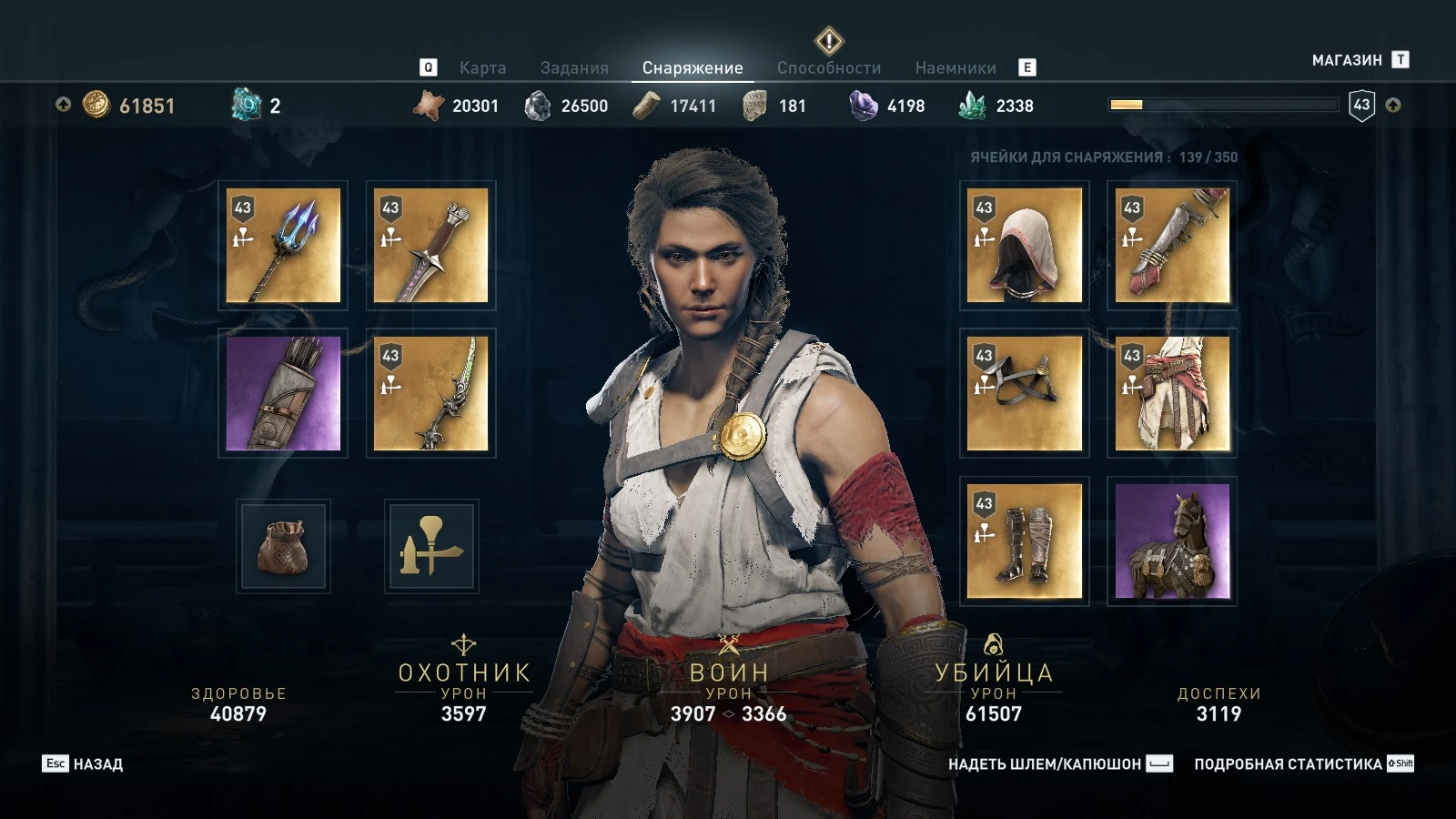Open the Наемники menu entry
The image size is (1456, 819).
click(x=955, y=67)
